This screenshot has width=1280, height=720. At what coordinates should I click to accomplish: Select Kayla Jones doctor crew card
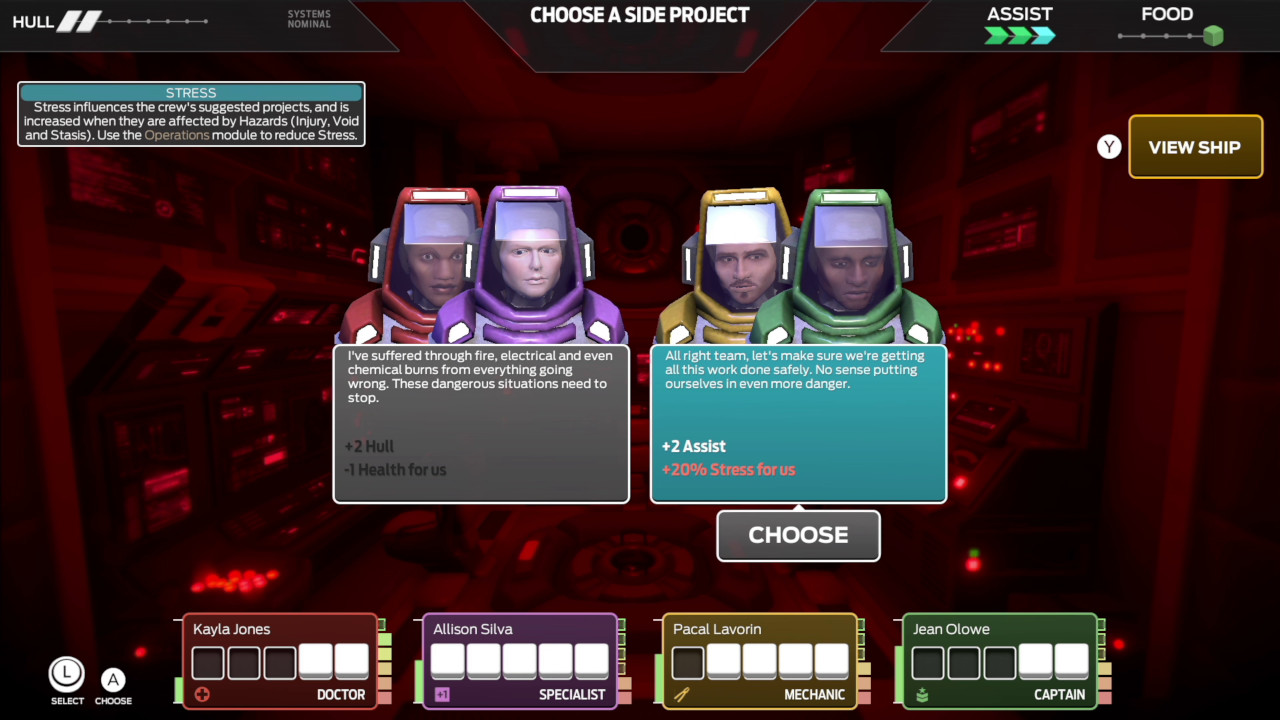tap(280, 661)
